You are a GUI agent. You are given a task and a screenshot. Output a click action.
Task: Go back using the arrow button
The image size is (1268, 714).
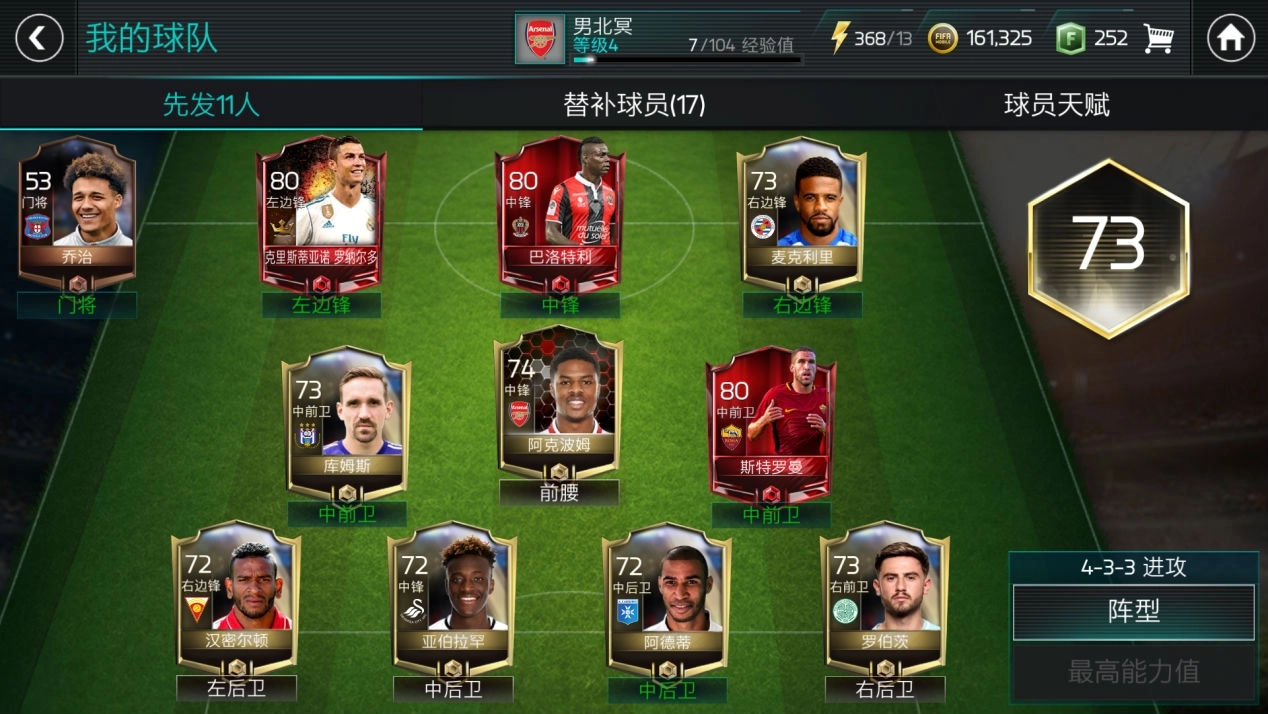point(39,39)
